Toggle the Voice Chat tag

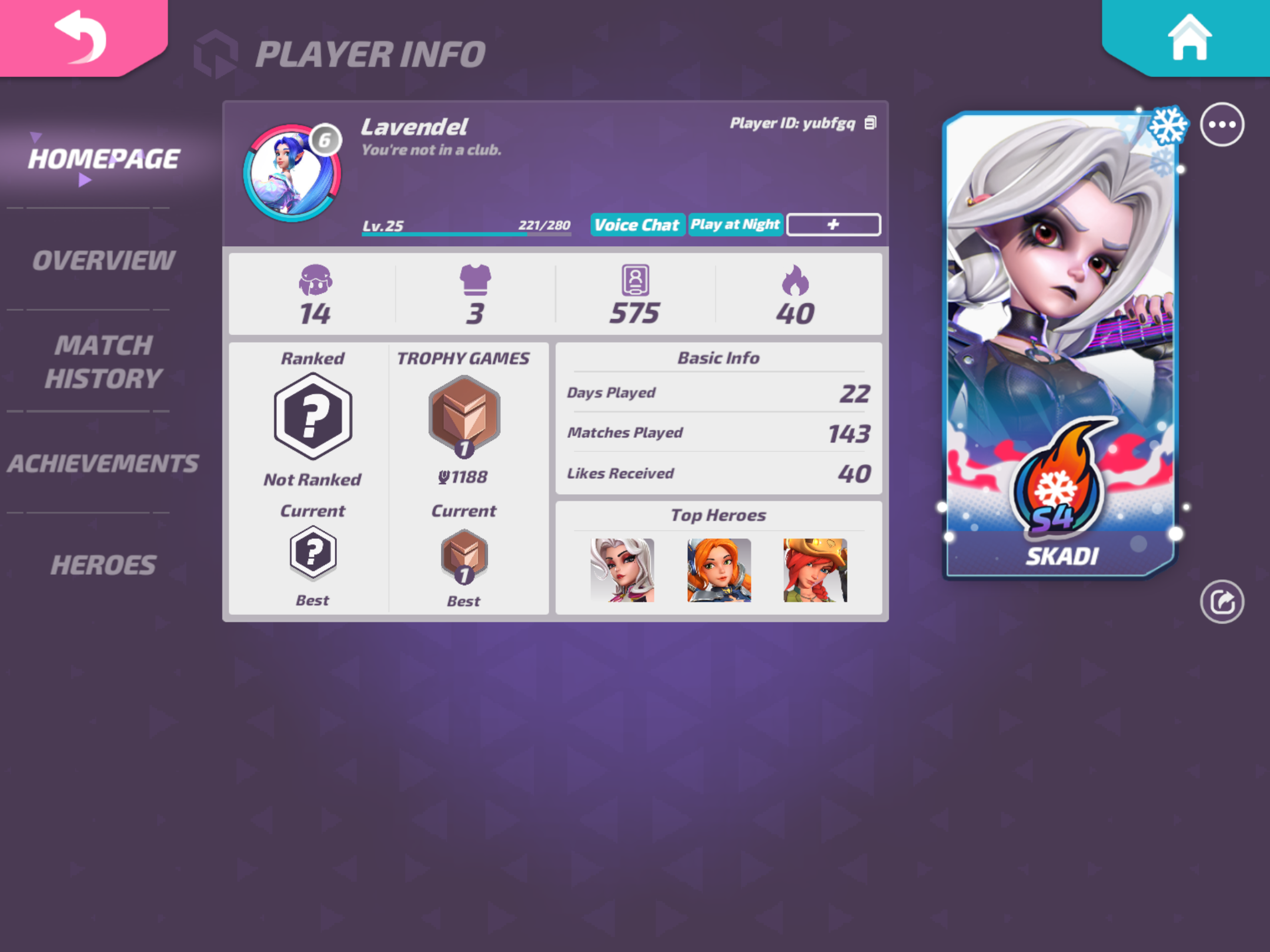[637, 224]
